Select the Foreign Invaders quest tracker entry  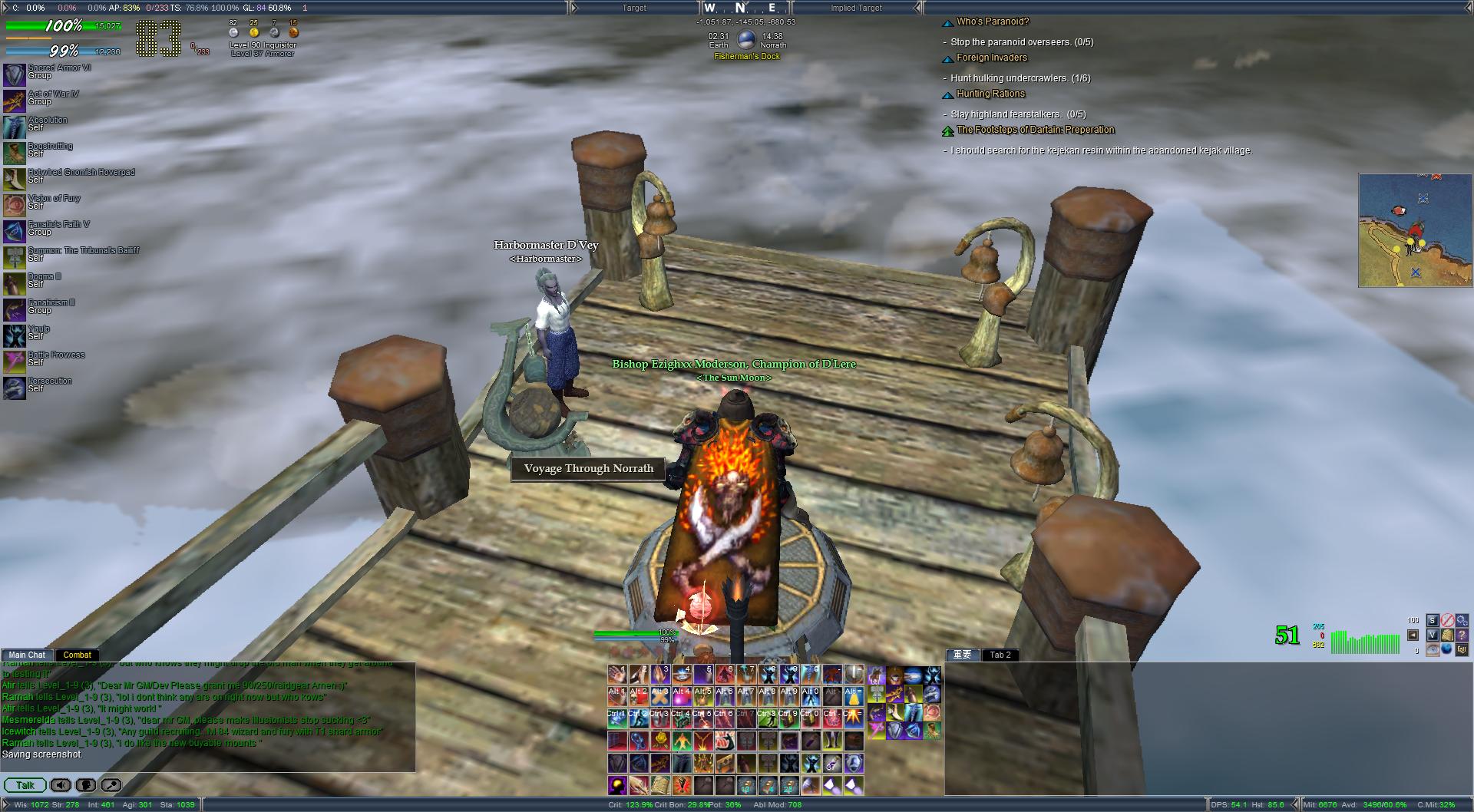point(991,58)
